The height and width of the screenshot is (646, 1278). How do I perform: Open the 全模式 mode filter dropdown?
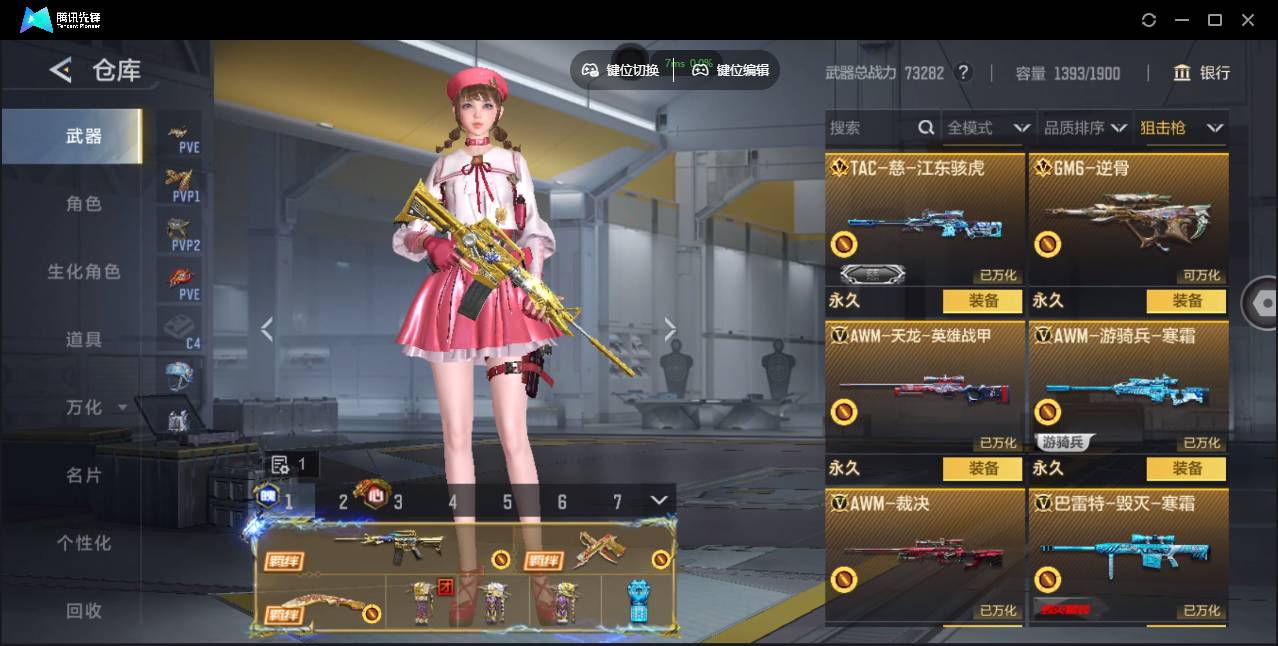click(x=987, y=128)
